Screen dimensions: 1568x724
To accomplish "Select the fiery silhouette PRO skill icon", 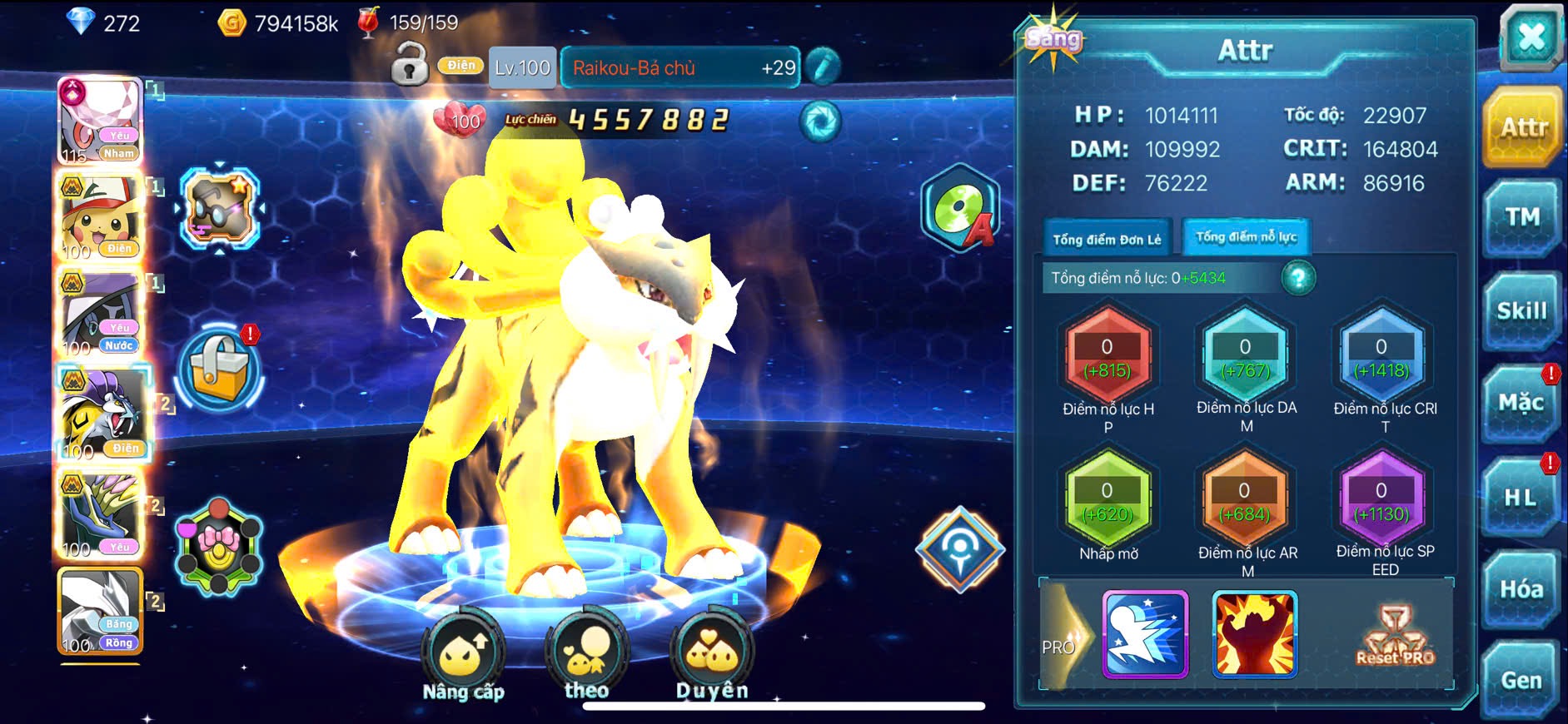I will point(1254,634).
